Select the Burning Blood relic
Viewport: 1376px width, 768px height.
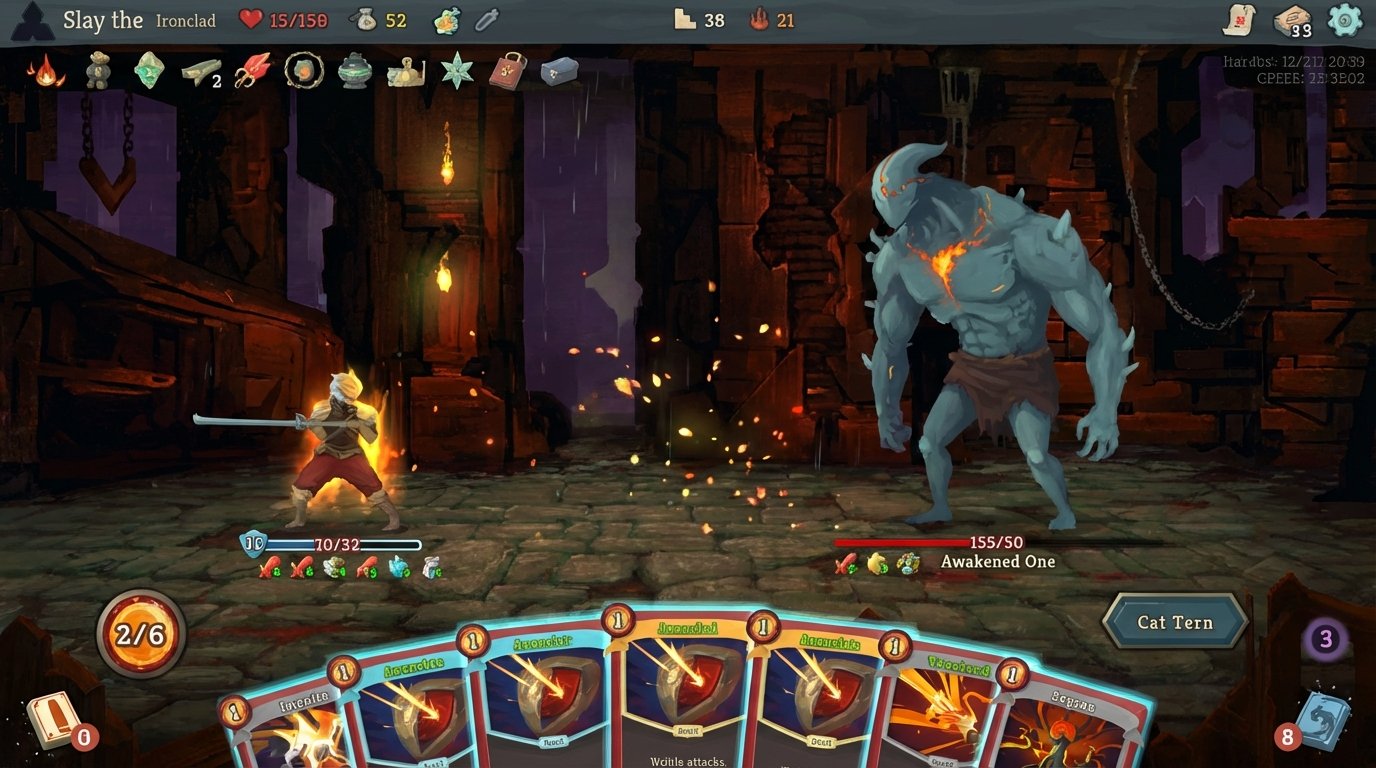coord(48,72)
